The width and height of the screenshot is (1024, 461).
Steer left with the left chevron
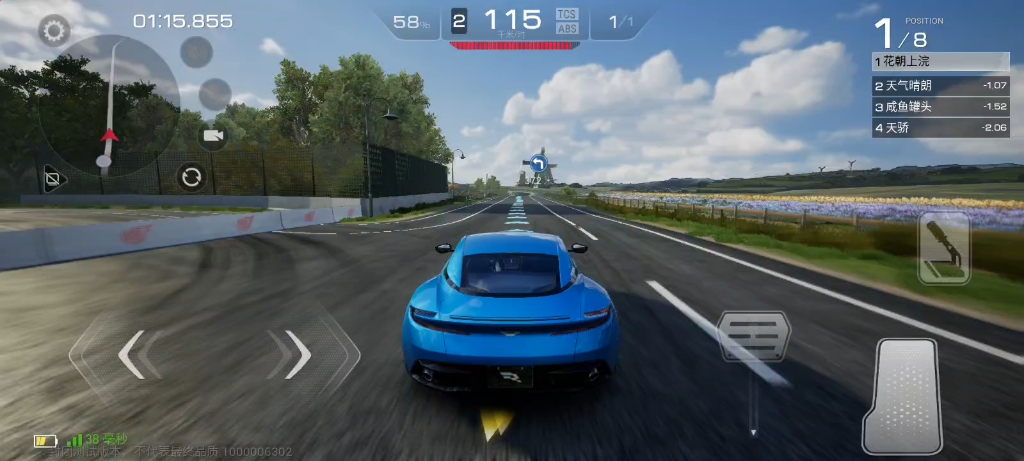tap(131, 354)
